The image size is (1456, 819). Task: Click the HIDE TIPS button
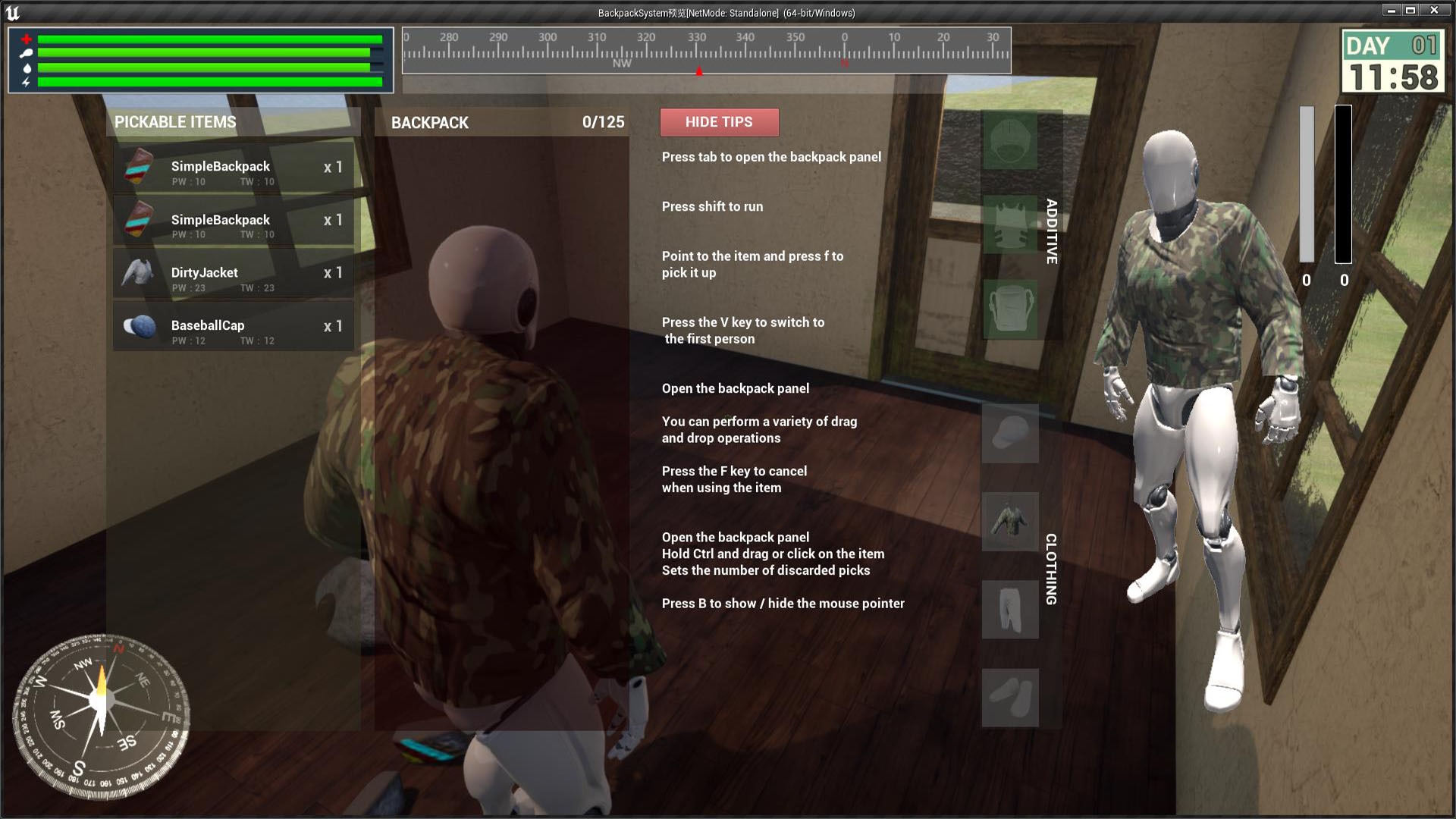pos(719,122)
